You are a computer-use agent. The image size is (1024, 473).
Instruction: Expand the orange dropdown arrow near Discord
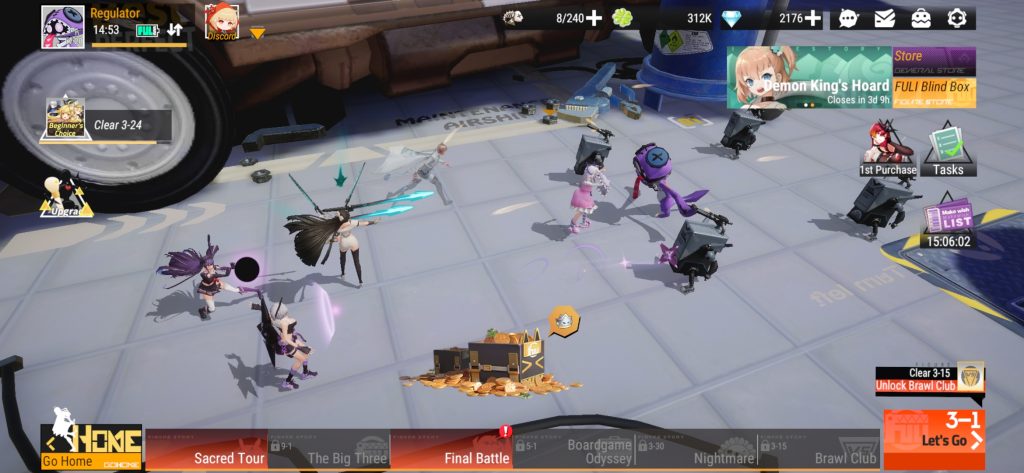(257, 33)
